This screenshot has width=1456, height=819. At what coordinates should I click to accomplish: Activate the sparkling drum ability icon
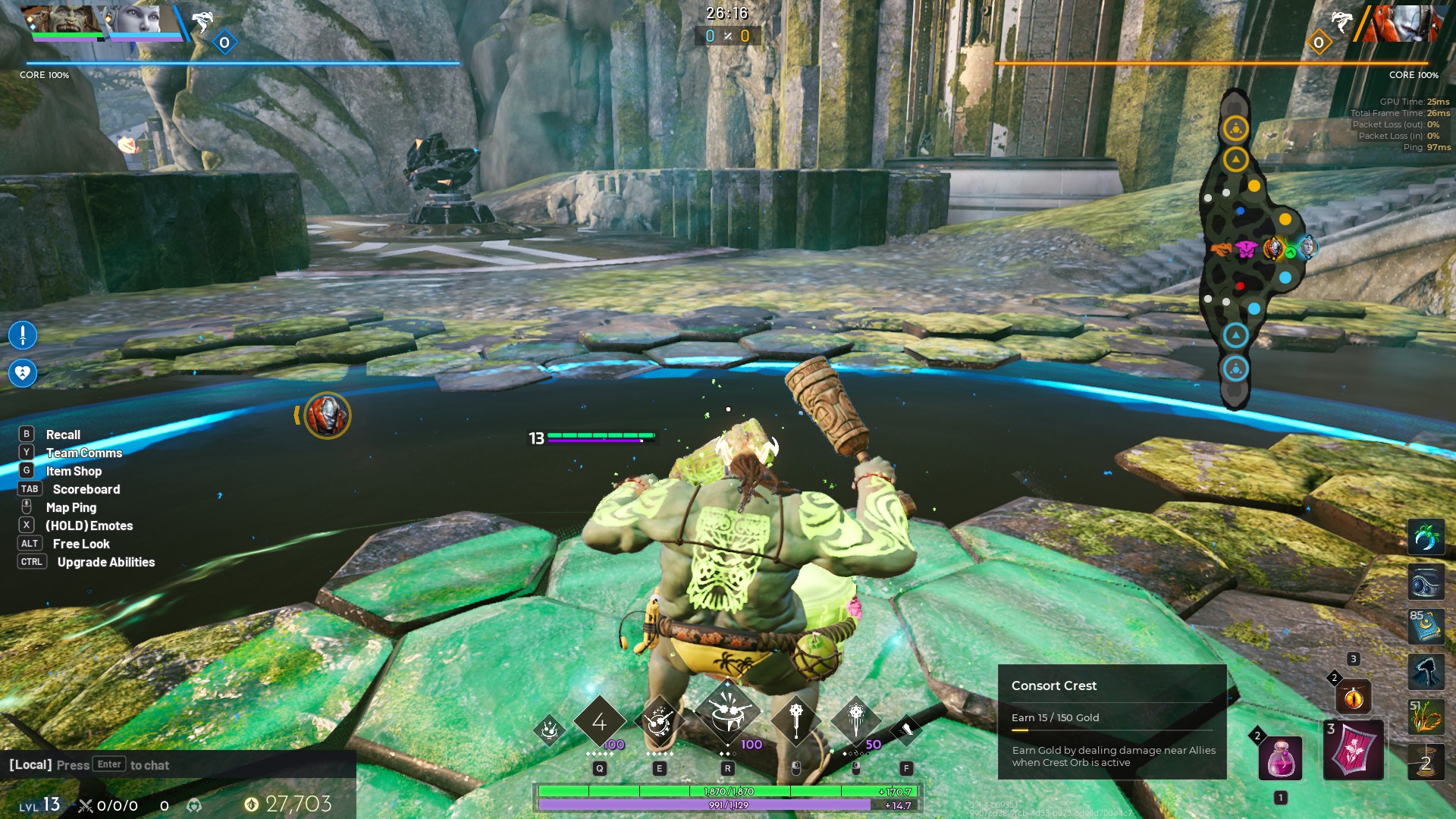point(659,721)
